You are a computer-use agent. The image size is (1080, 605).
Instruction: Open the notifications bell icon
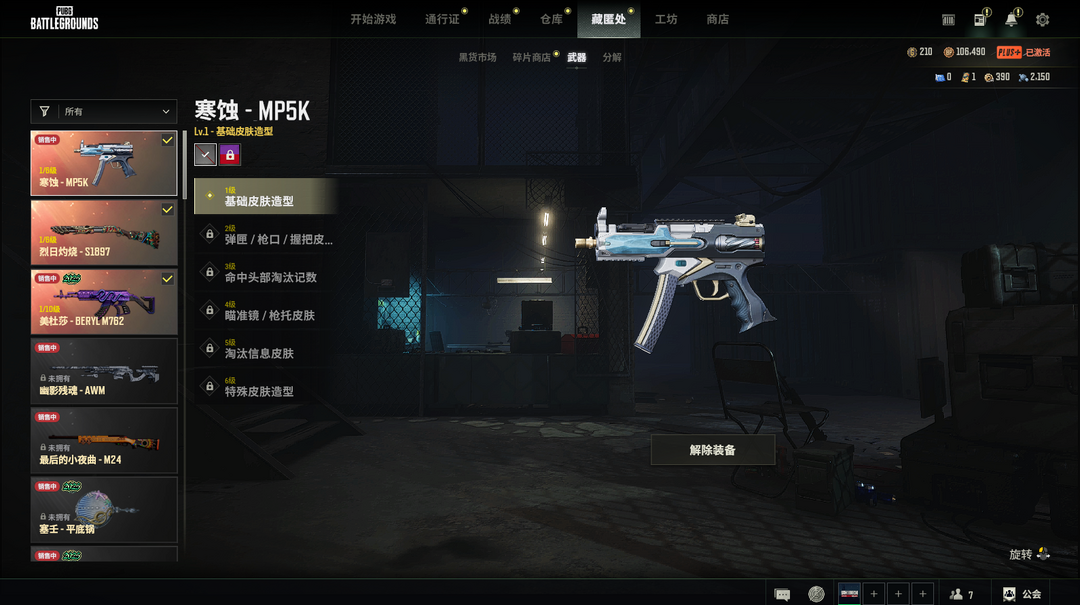tap(1012, 20)
